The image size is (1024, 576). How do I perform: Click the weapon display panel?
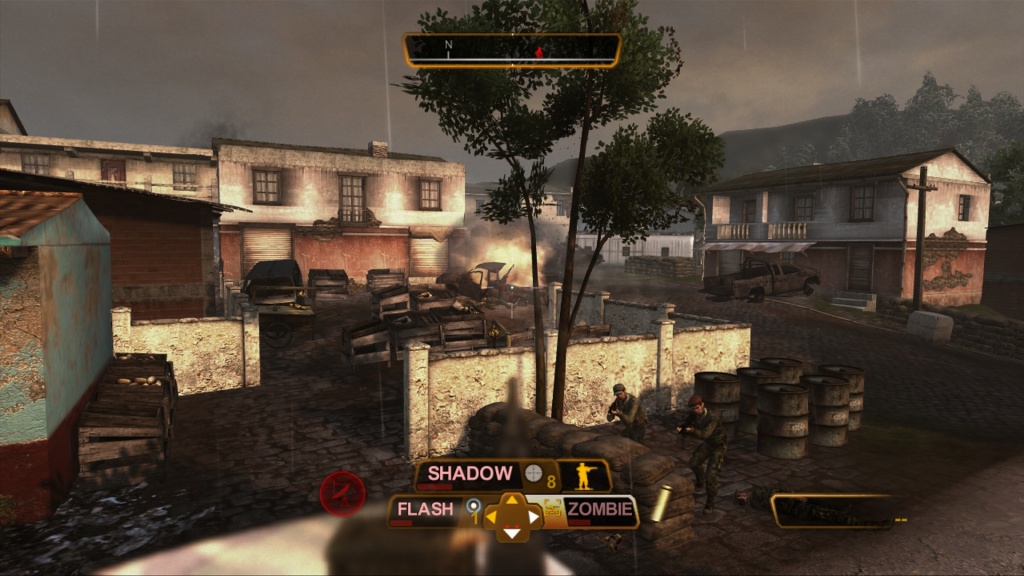point(832,511)
